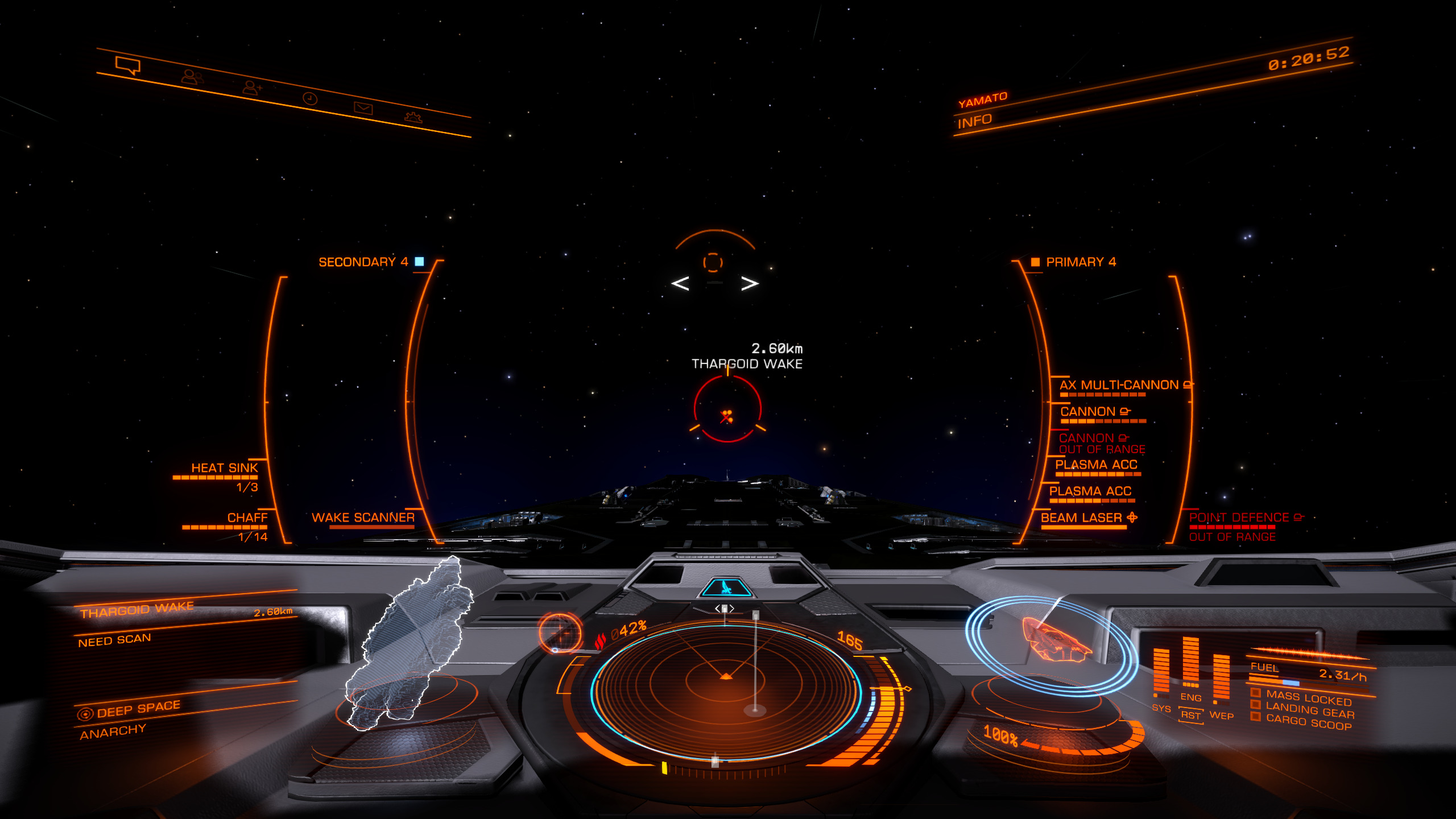Activate the Chaff launcher entry

pos(247,518)
